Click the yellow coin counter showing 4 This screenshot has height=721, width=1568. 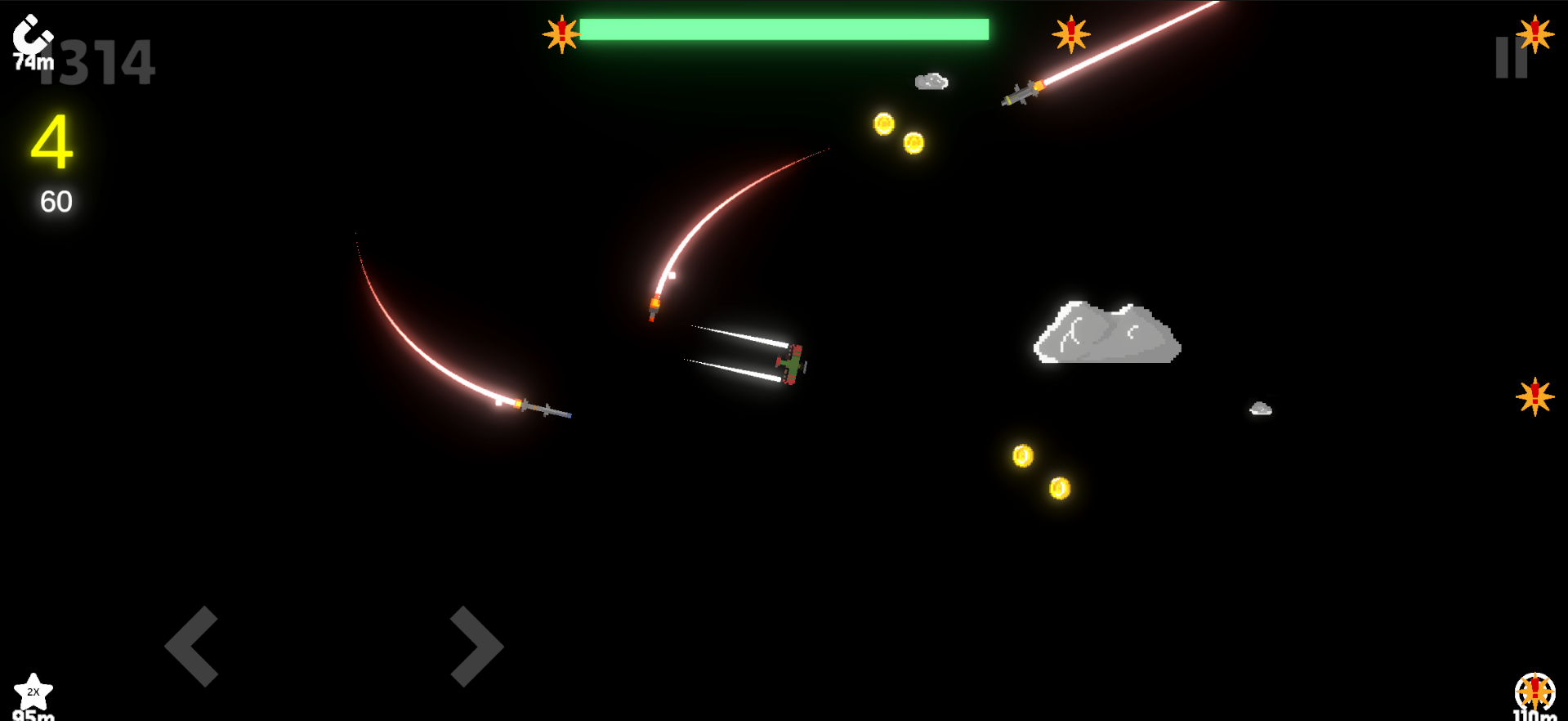(x=51, y=143)
